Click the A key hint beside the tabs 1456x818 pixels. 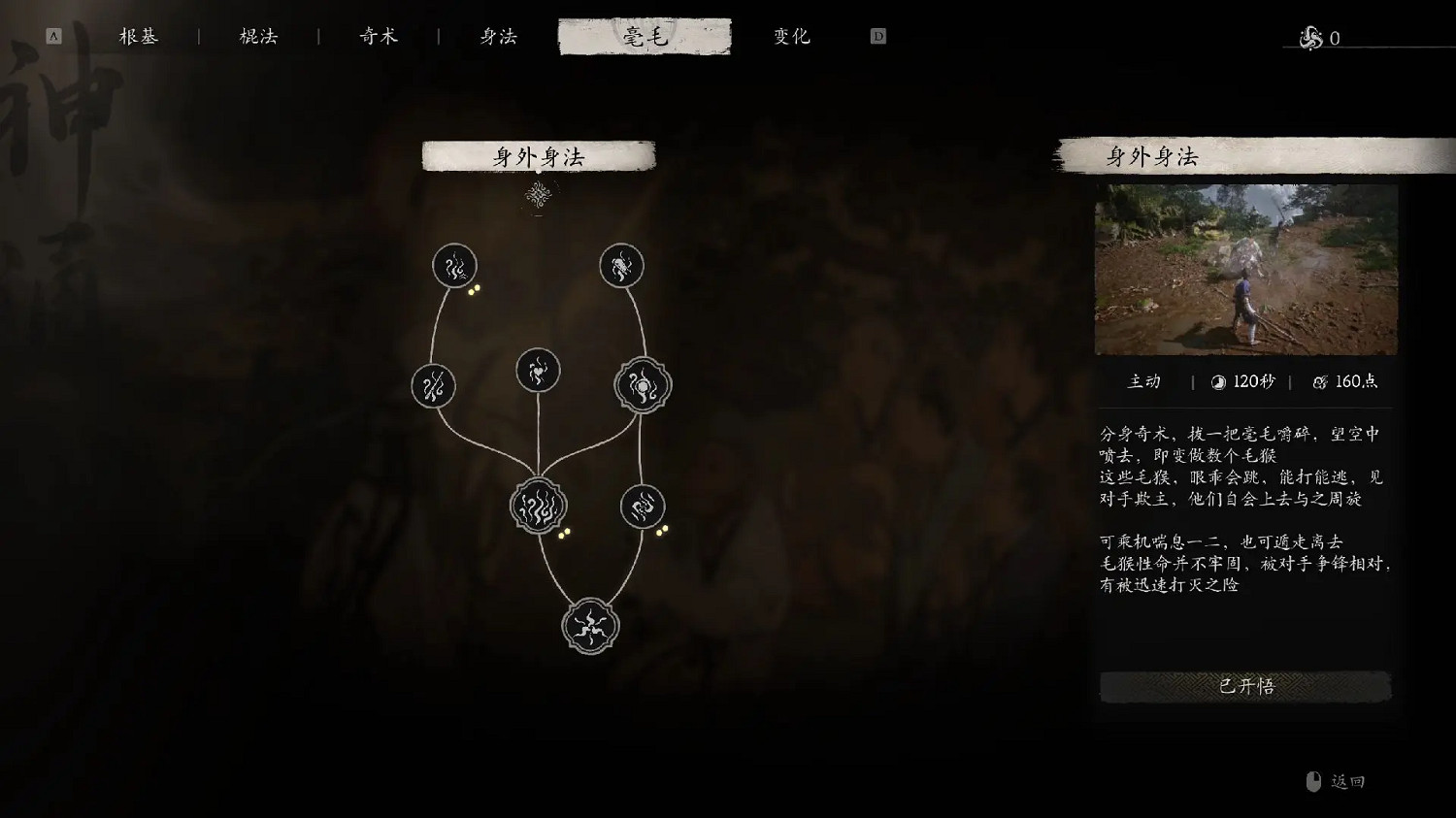pos(53,35)
